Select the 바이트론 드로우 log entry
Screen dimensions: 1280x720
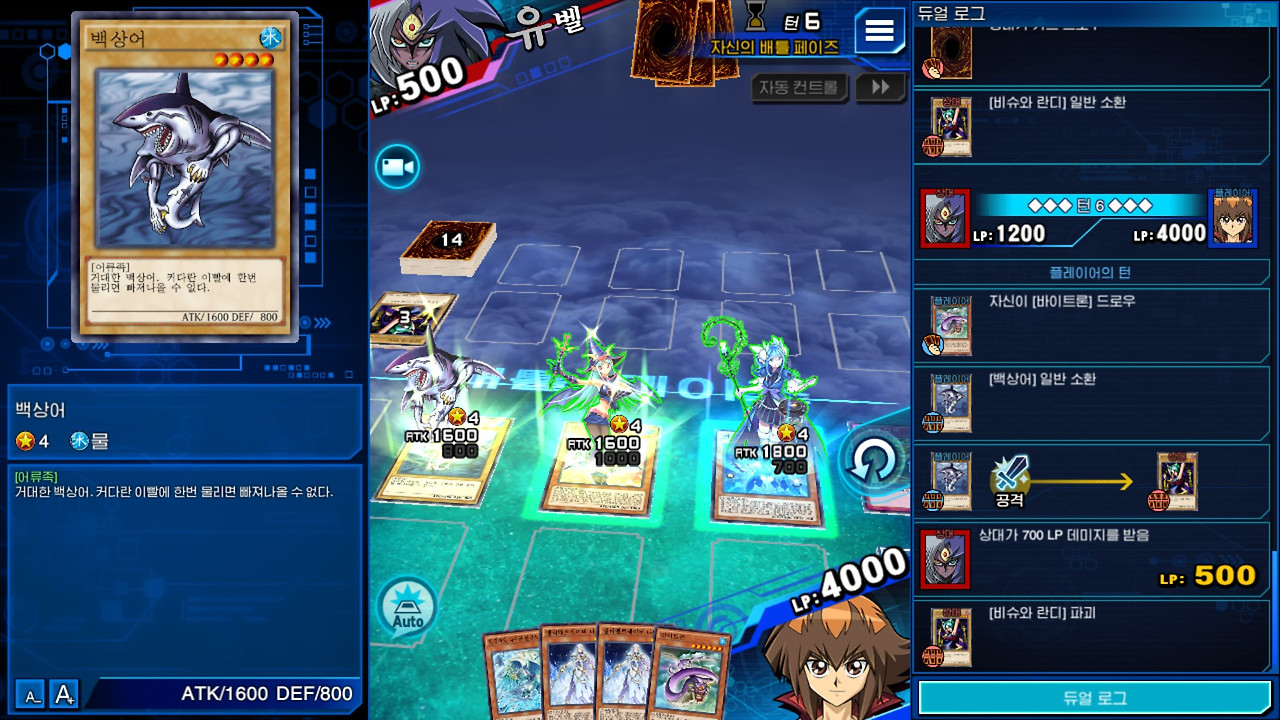point(1092,323)
